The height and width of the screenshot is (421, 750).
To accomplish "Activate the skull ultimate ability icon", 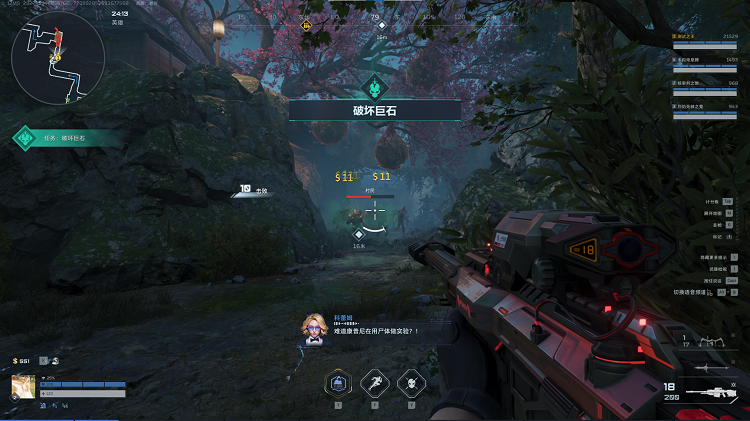I will [x=411, y=383].
